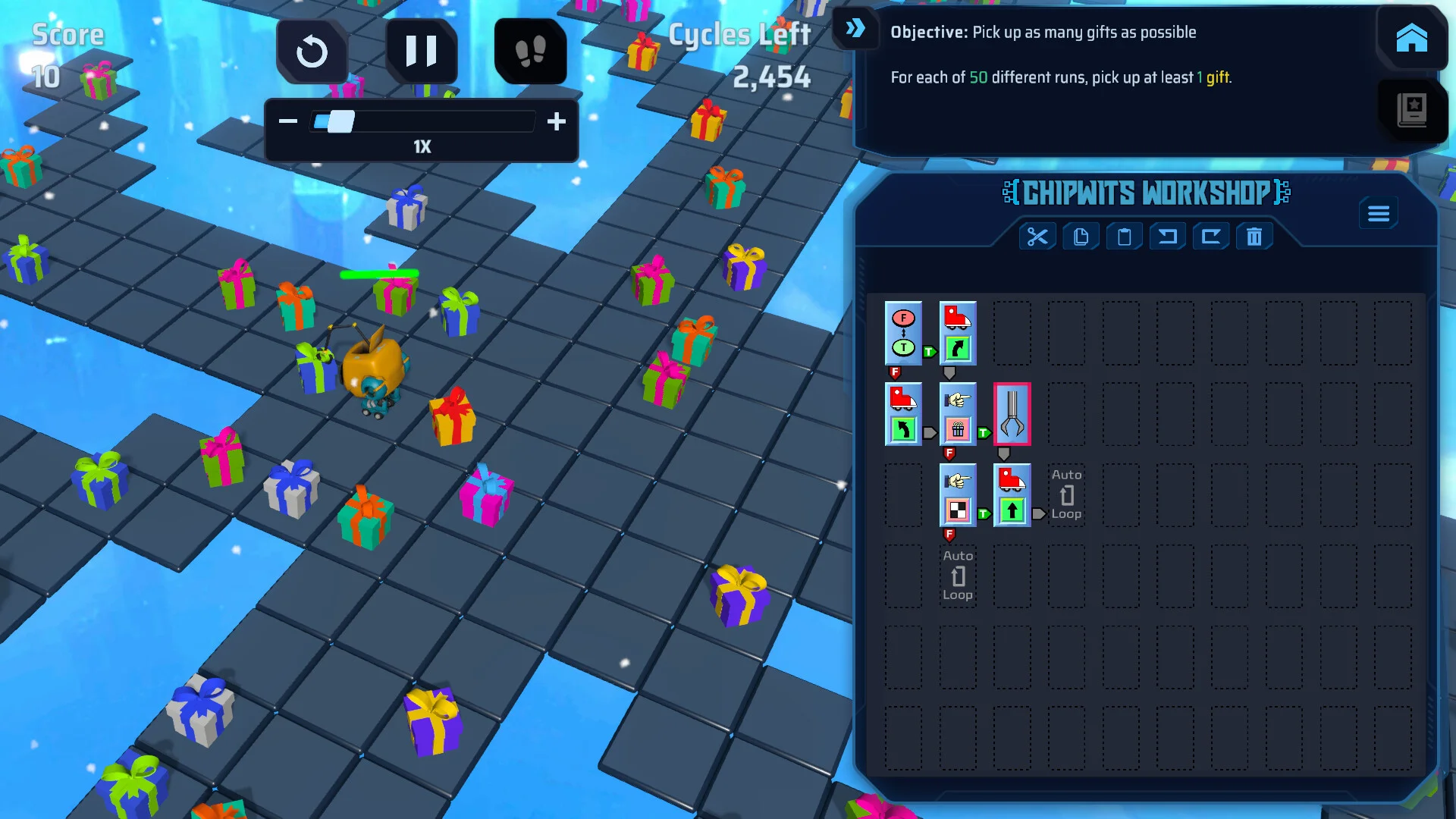
Task: Select the highlighted grabber claw chip
Action: pos(1012,414)
